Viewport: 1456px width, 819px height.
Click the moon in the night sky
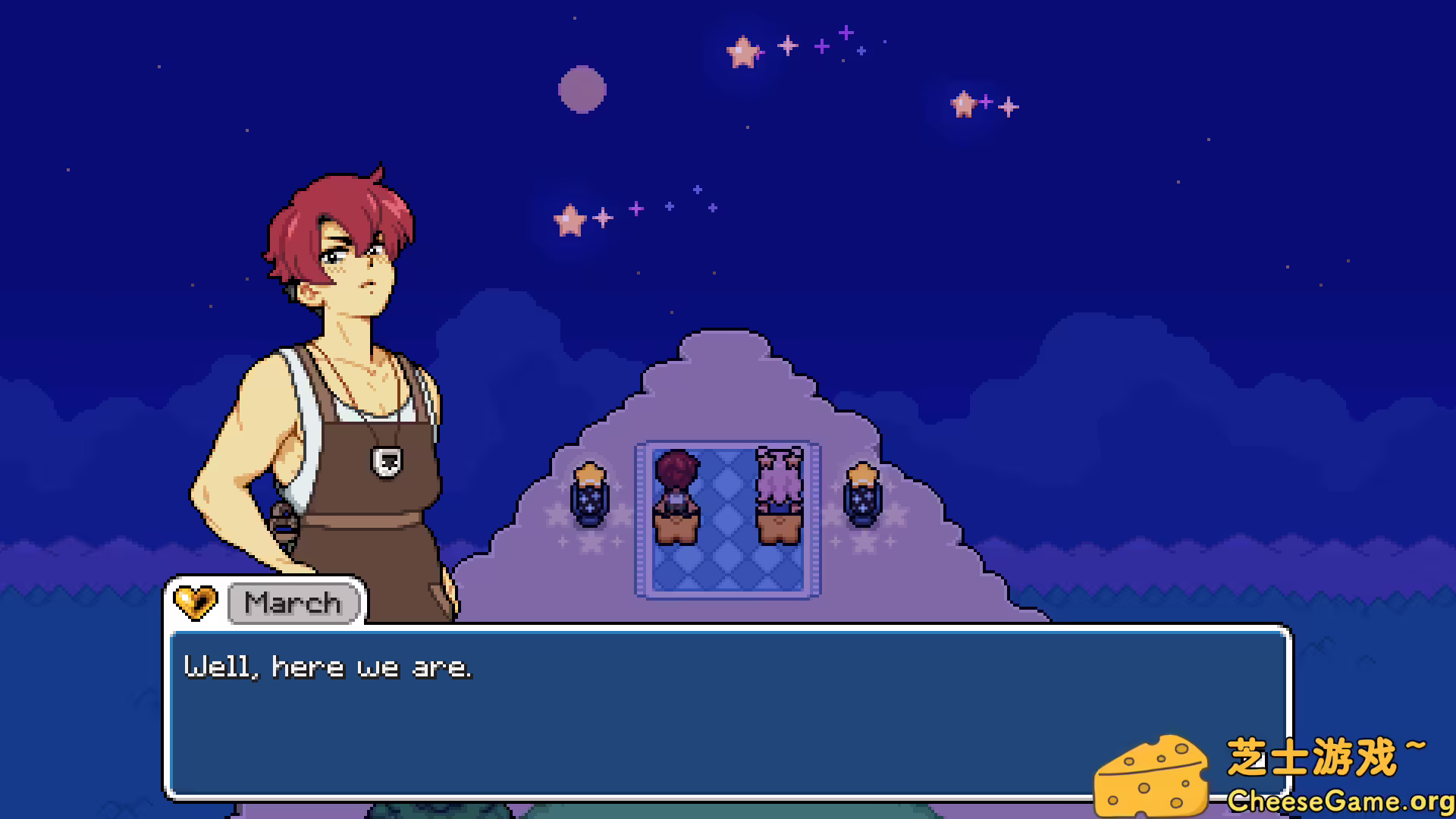pyautogui.click(x=584, y=89)
